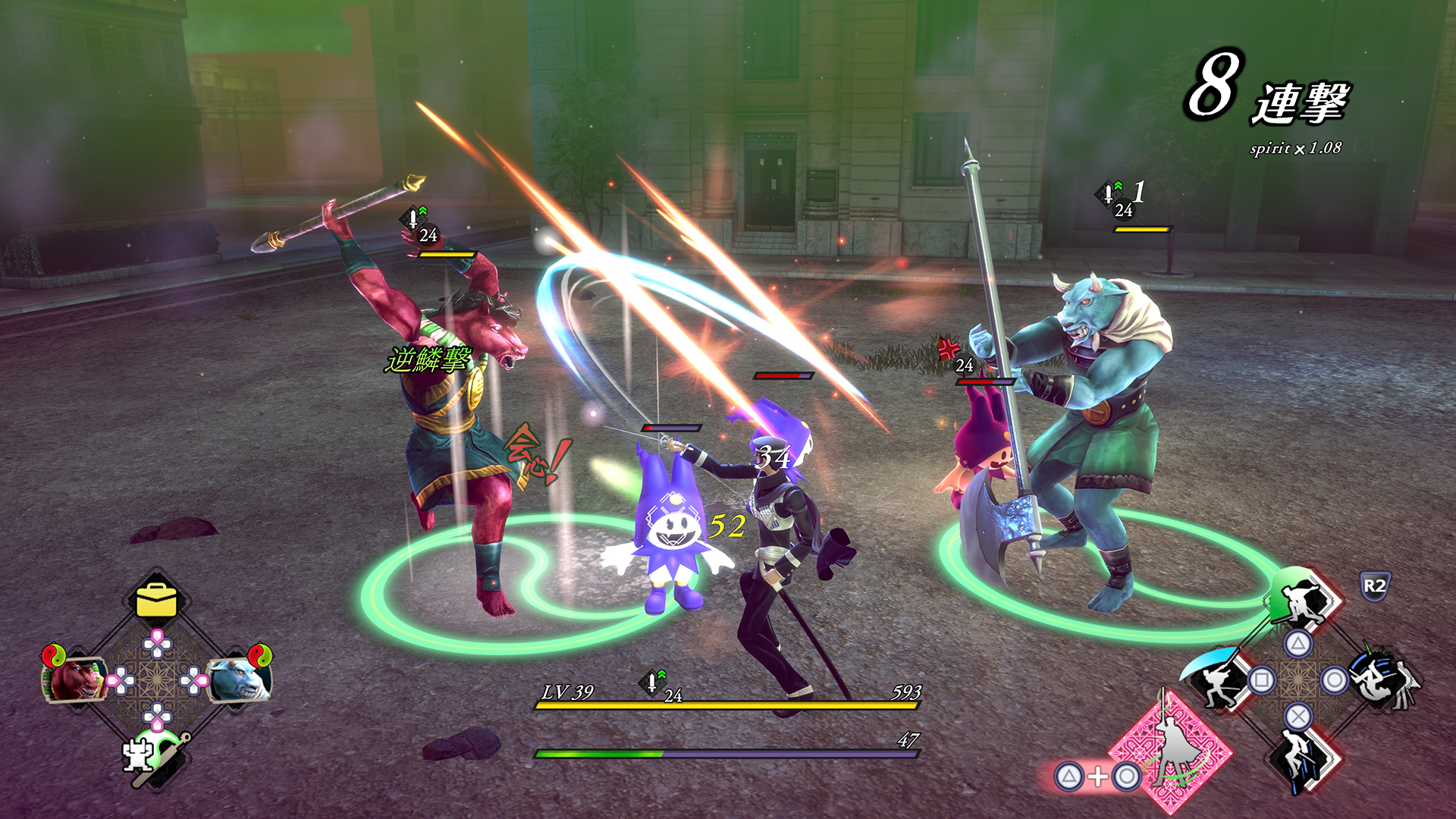The image size is (1456, 819).
Task: Select the blue ox demon portrait
Action: click(238, 679)
